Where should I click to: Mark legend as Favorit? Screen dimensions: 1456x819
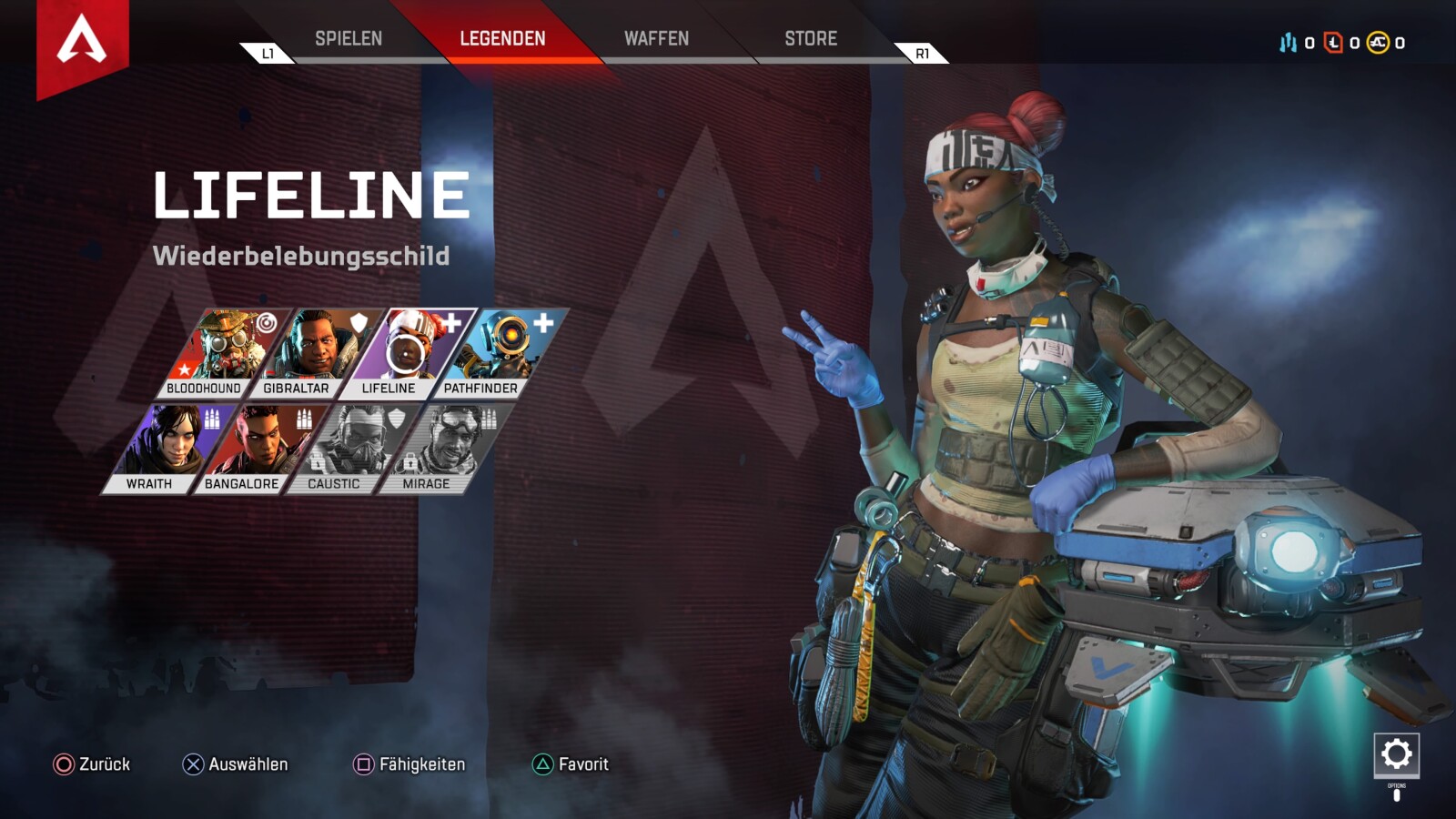[x=571, y=764]
